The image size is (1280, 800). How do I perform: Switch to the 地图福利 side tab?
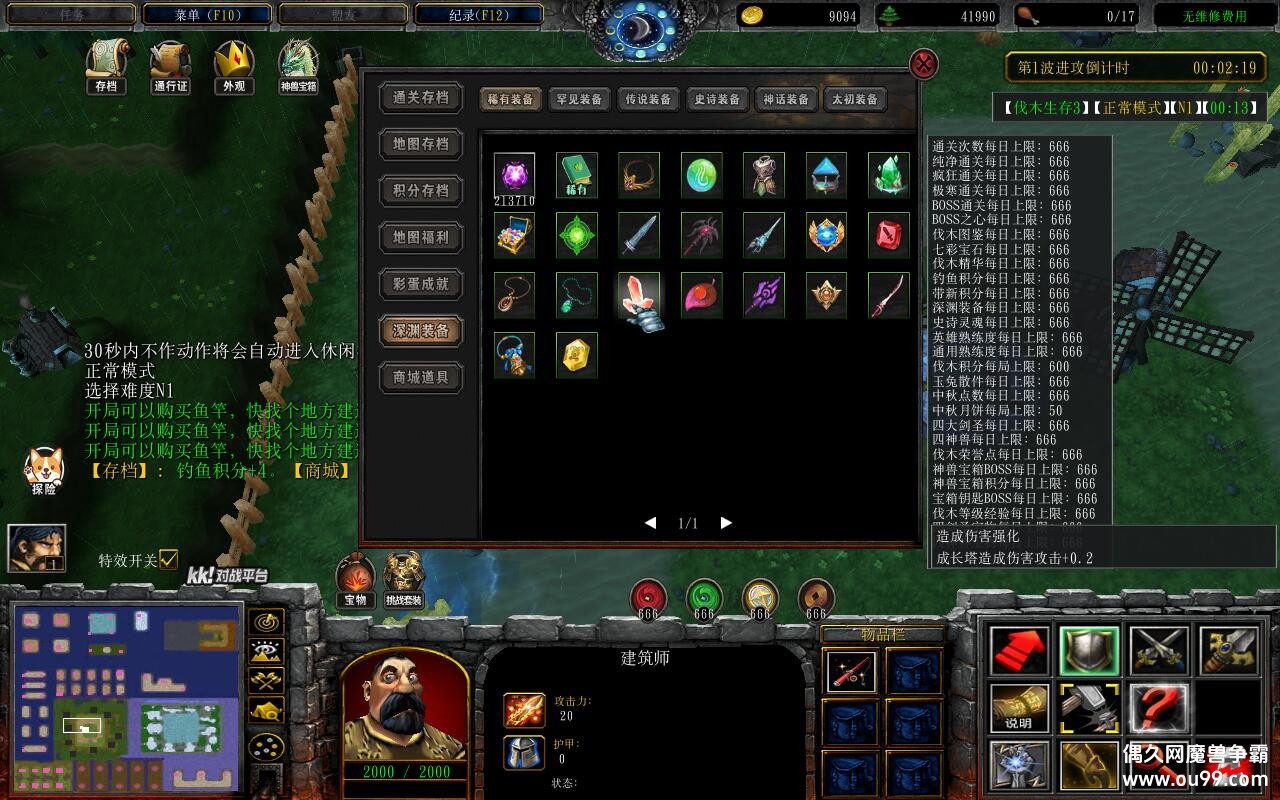pyautogui.click(x=421, y=237)
